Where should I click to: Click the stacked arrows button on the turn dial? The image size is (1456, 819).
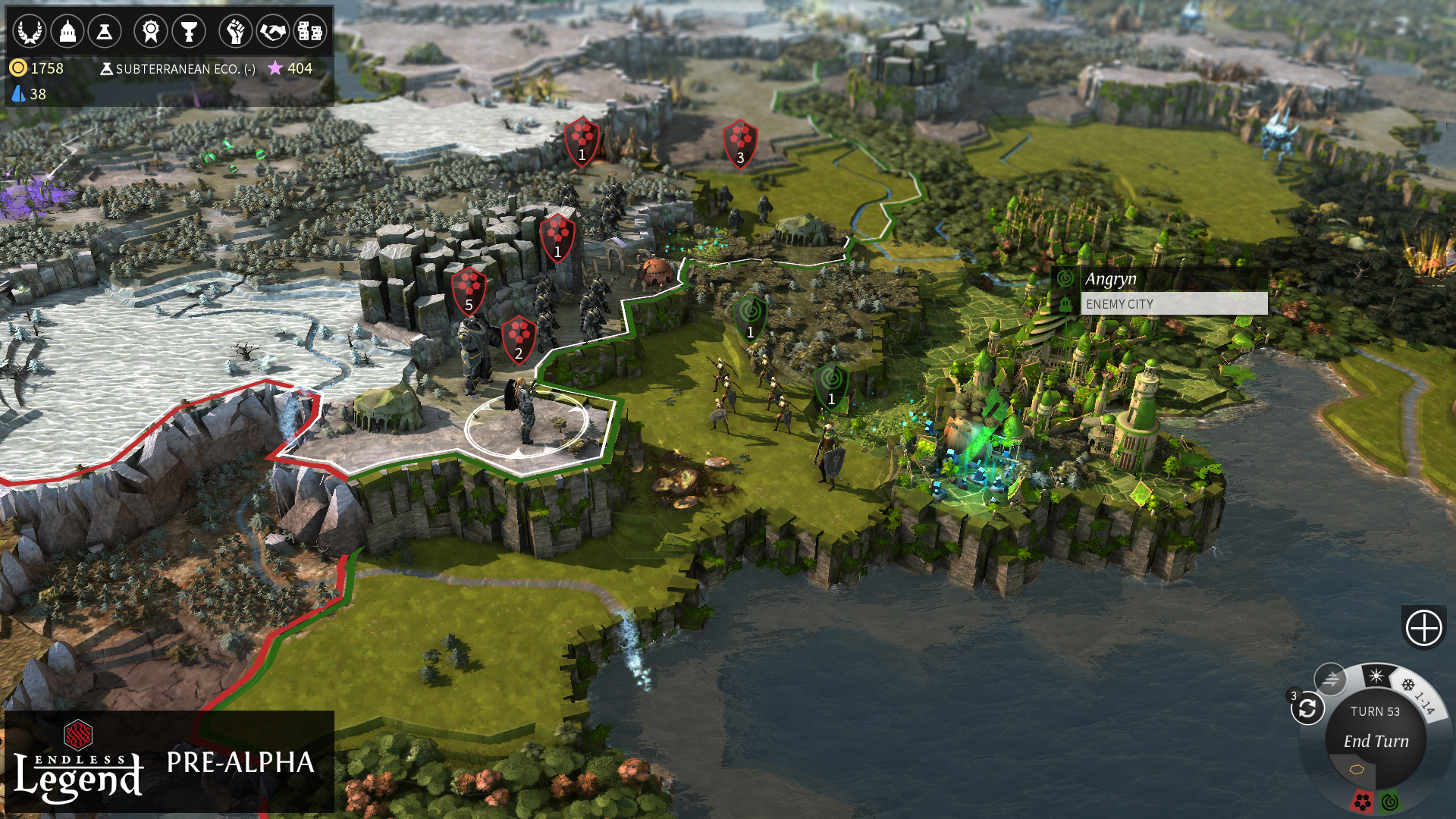click(x=1330, y=679)
